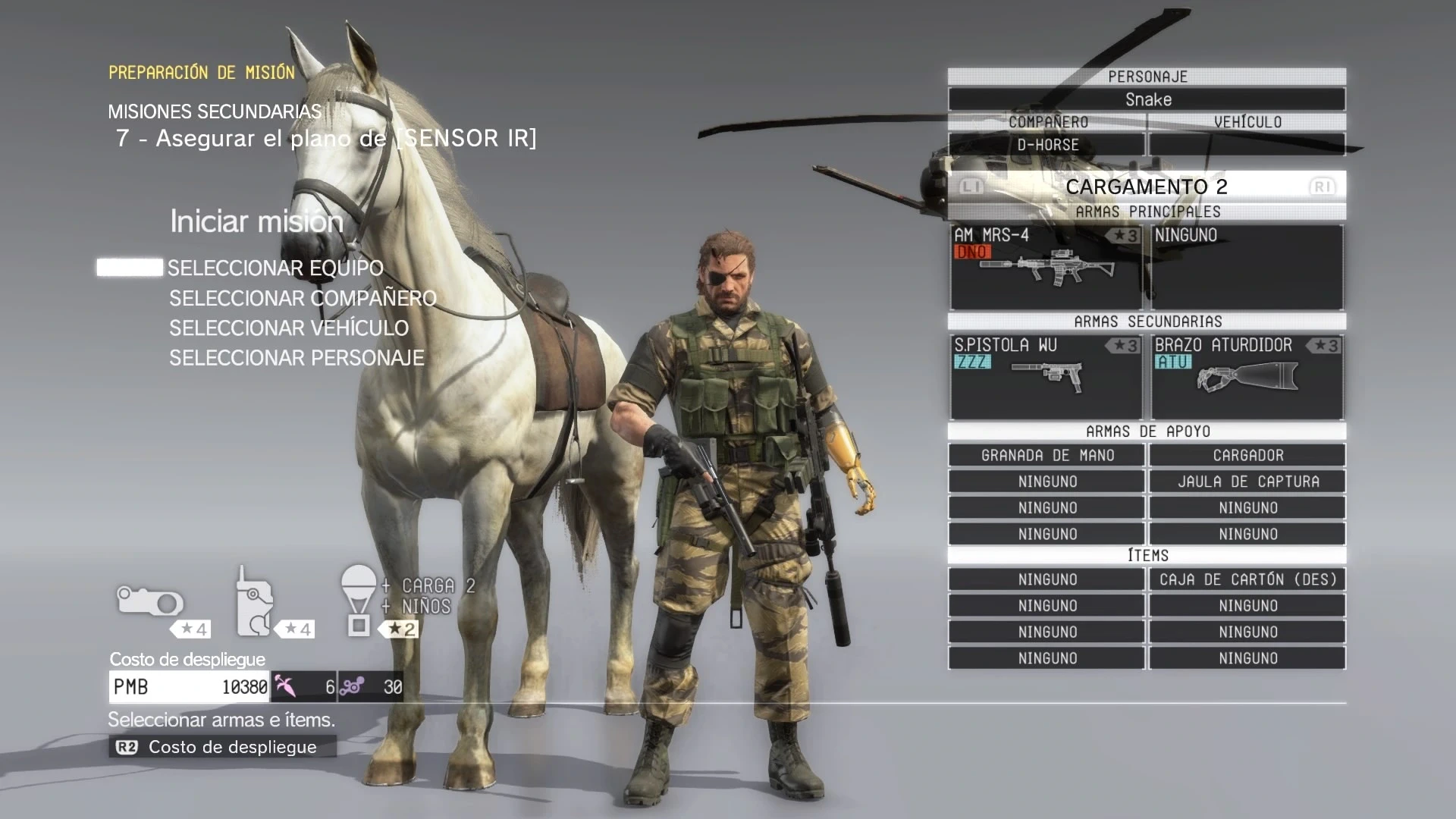Choose the JAULA DE CAPTURA slot
The width and height of the screenshot is (1456, 819).
1247,482
